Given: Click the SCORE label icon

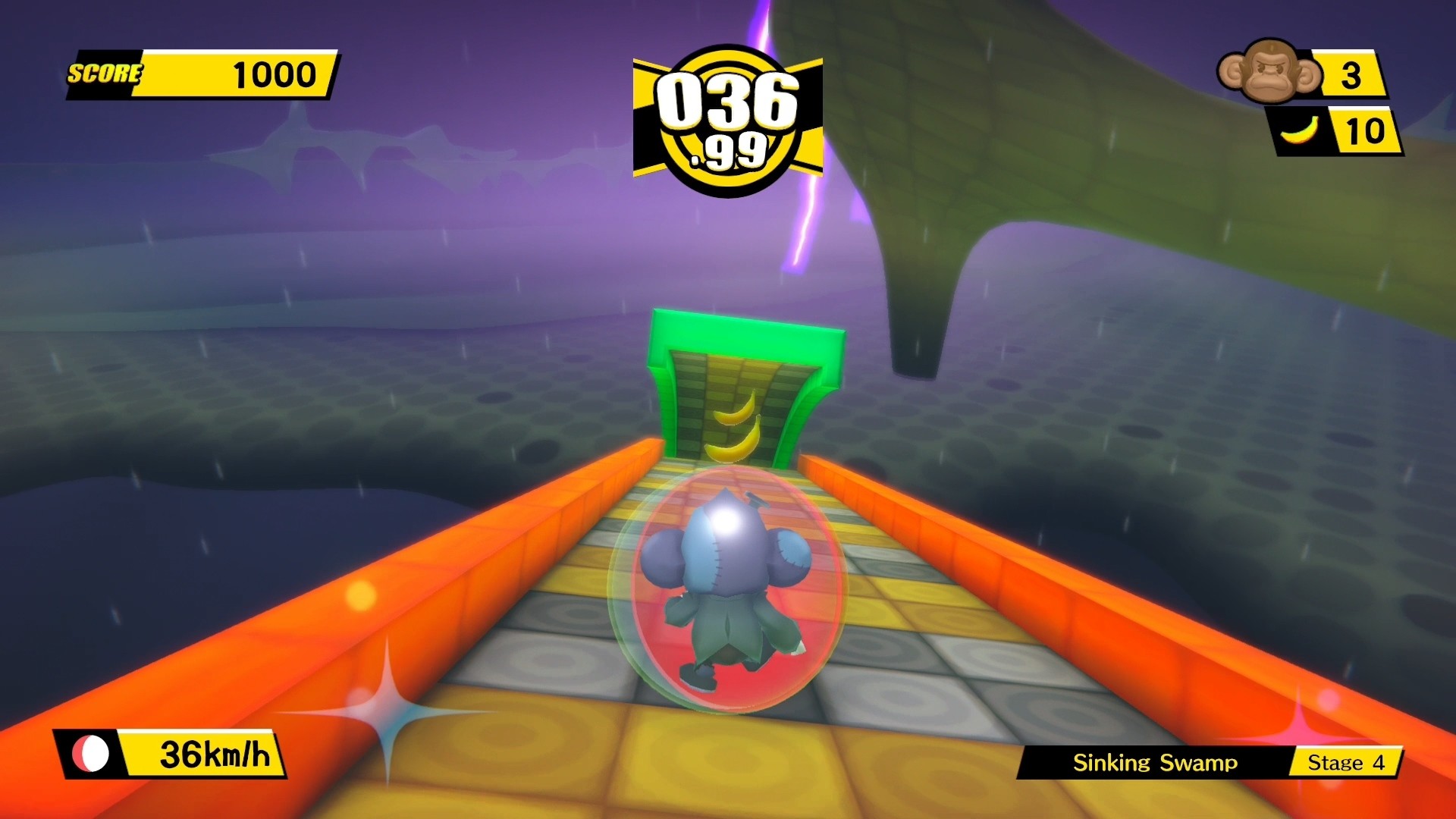Looking at the screenshot, I should [x=103, y=74].
